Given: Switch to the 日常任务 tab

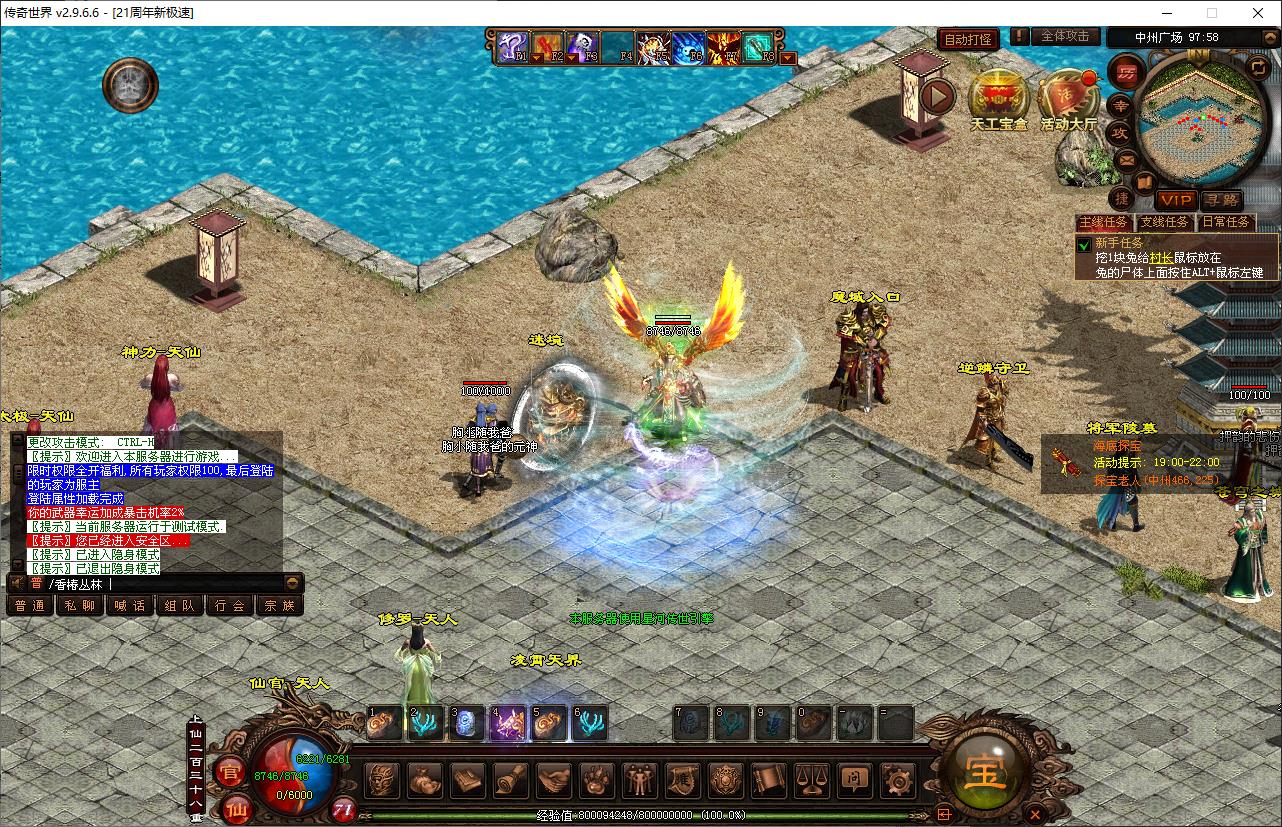Looking at the screenshot, I should [1226, 222].
